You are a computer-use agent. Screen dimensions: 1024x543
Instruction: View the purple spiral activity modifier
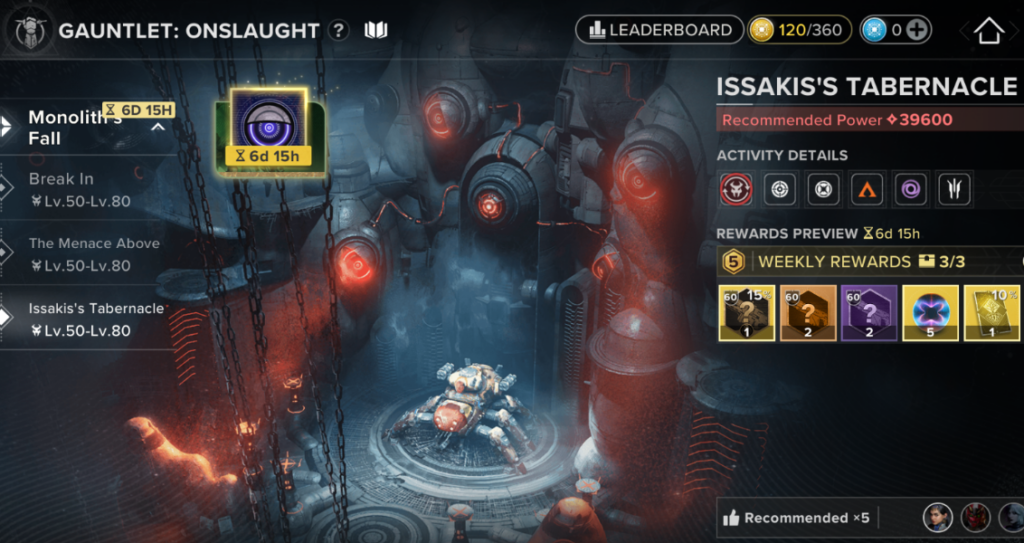point(909,190)
